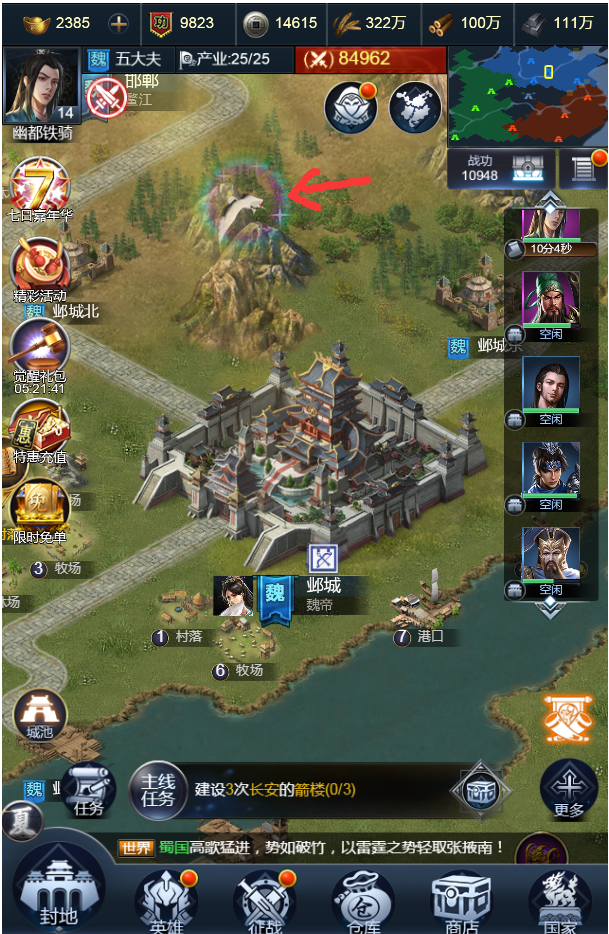Select the green-hooded bearded hero portrait
Screen dimensions: 609x934
point(550,298)
